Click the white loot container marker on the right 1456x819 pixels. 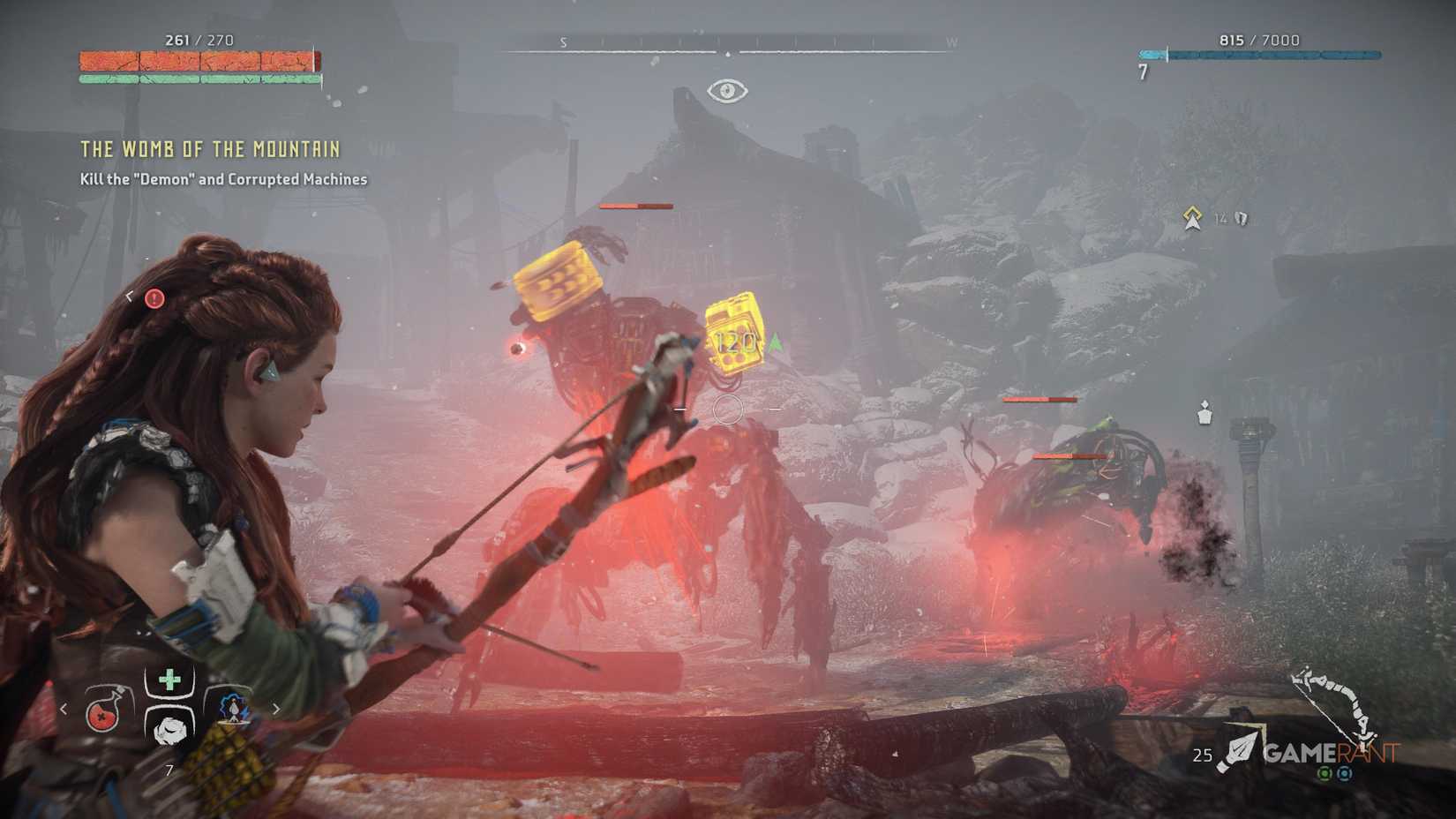tap(1205, 411)
